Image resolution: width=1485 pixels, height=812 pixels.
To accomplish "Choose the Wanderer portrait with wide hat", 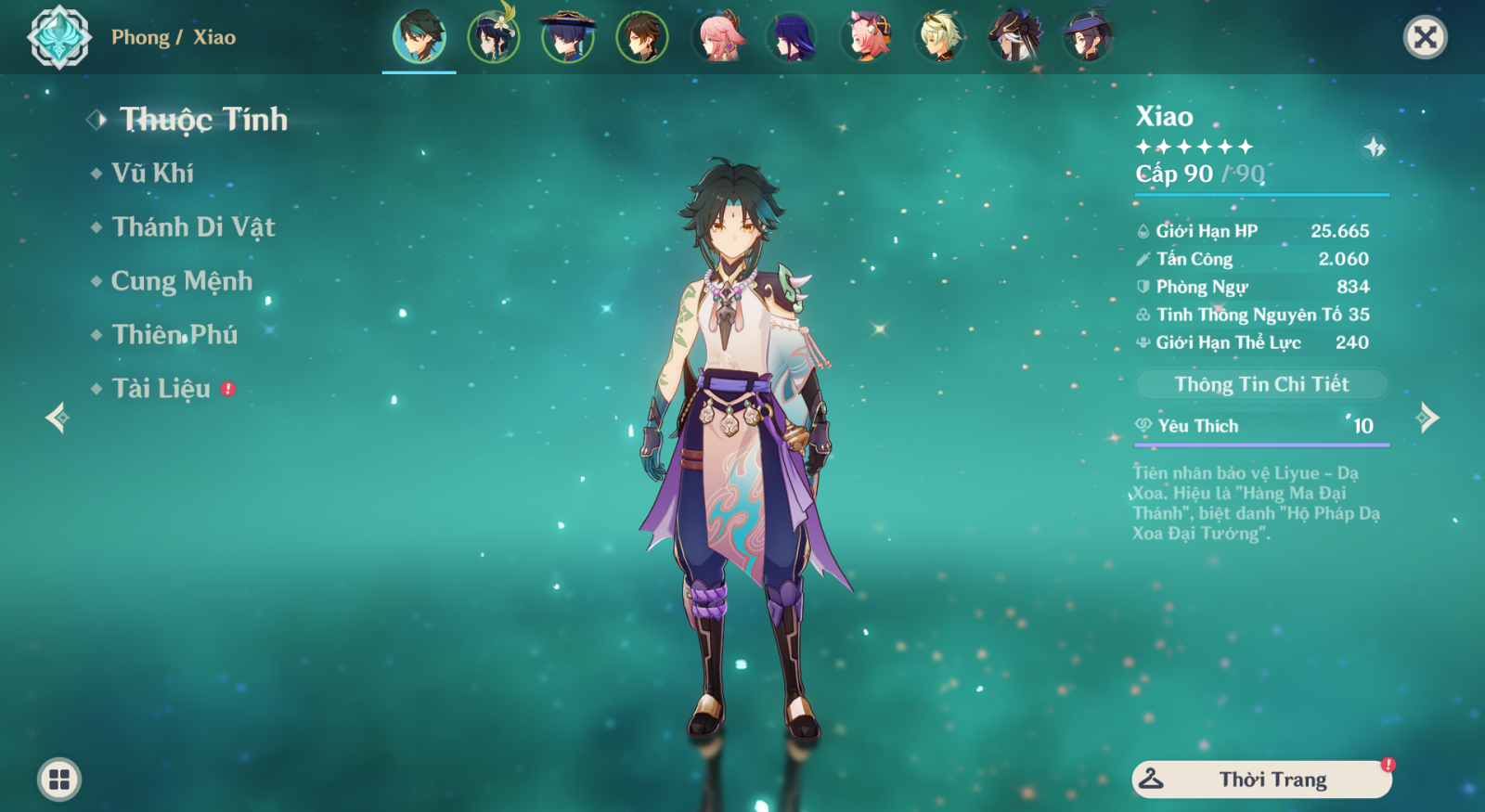I will pos(567,37).
